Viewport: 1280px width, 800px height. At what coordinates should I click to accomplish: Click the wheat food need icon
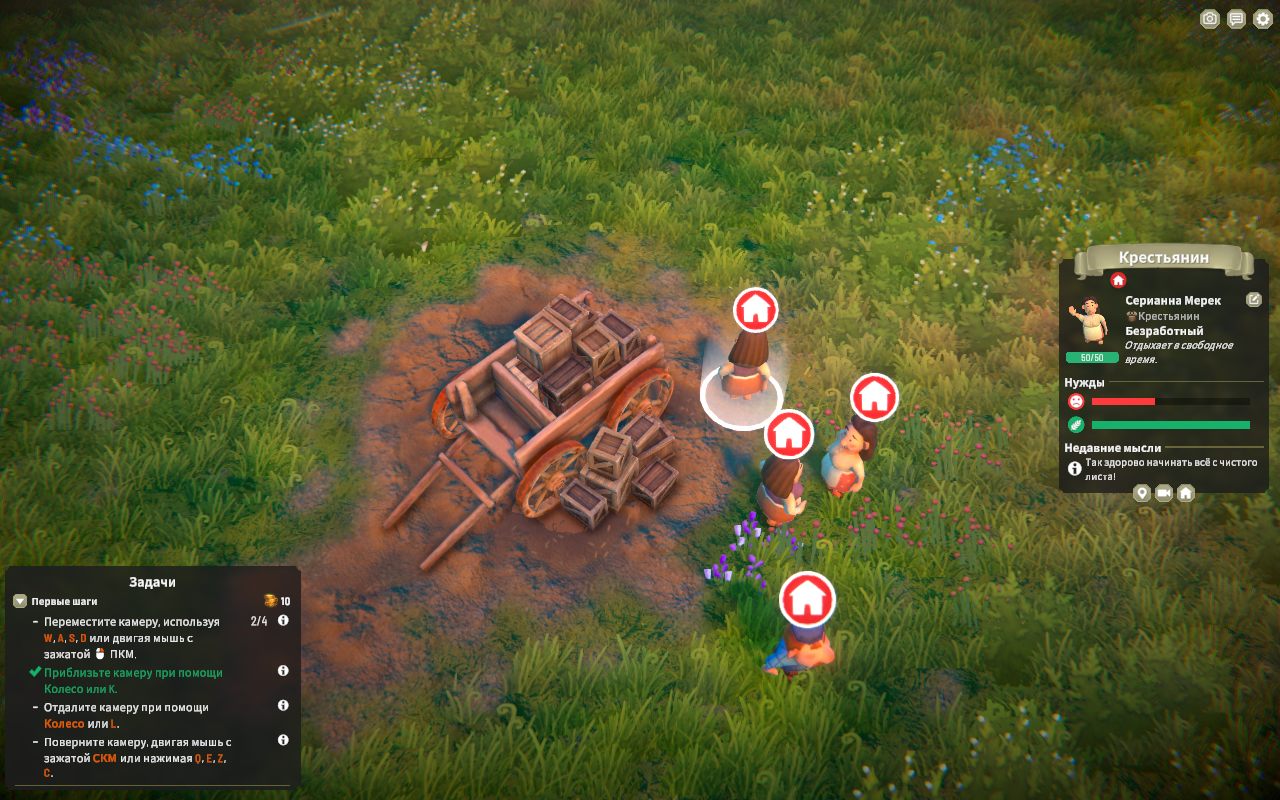(1076, 425)
